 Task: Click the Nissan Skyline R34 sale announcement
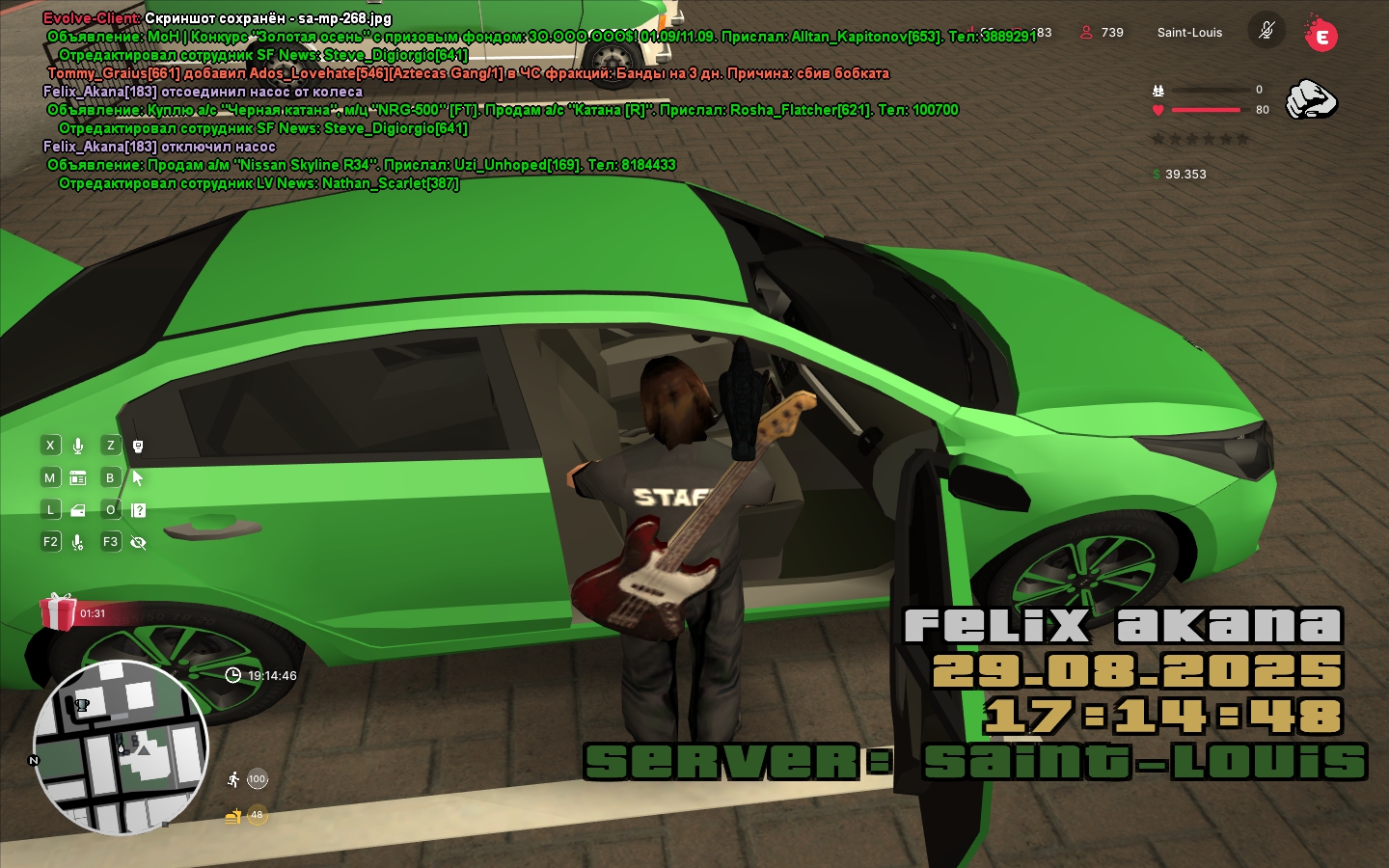pyautogui.click(x=362, y=165)
